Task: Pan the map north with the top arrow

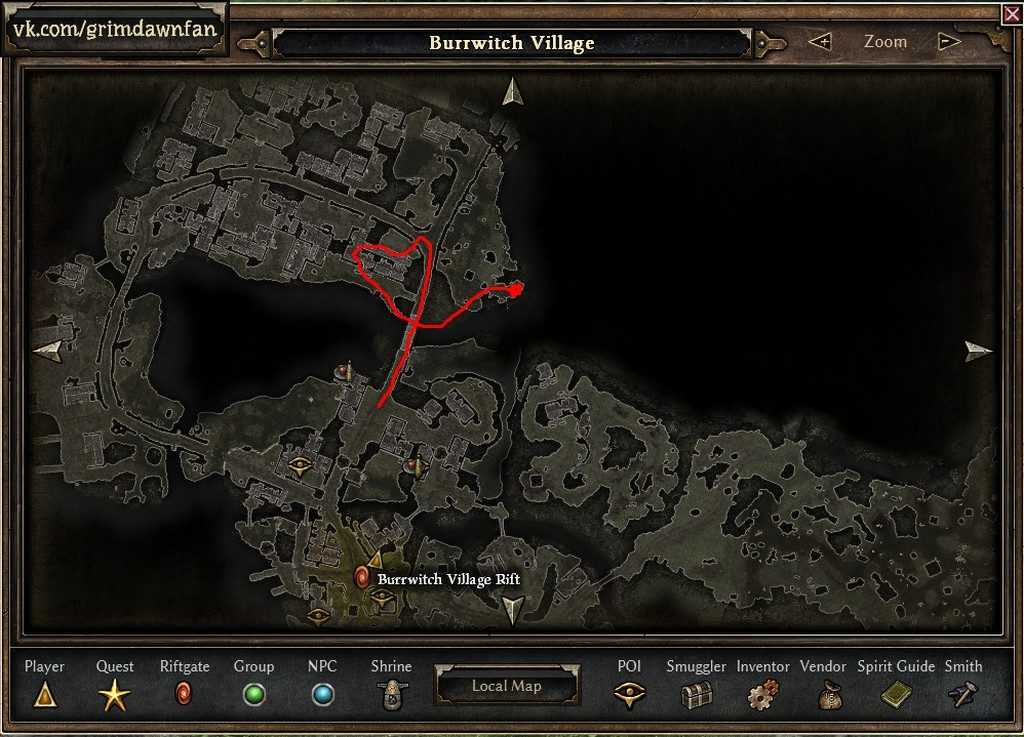Action: [513, 91]
